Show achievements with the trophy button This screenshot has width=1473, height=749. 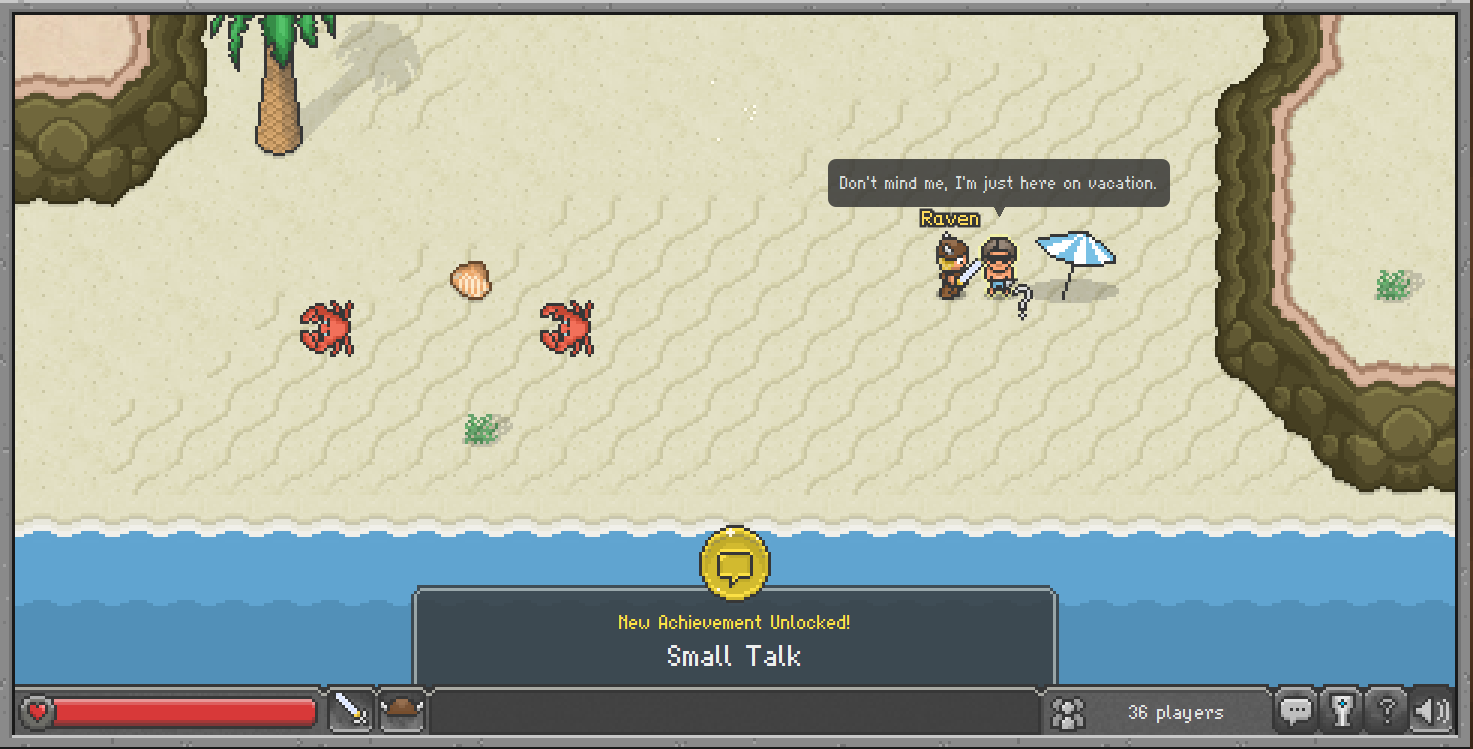click(1341, 711)
